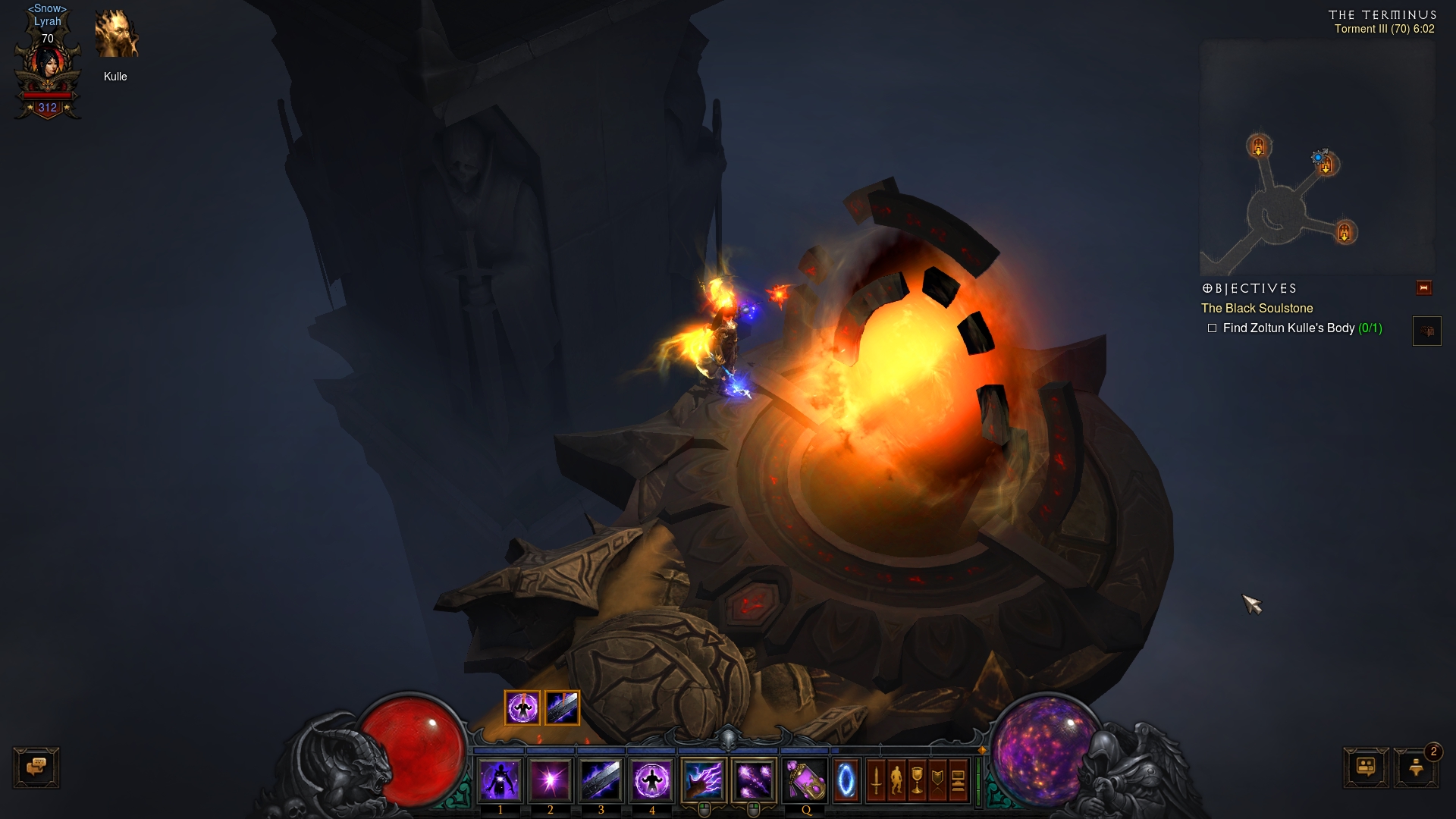The image size is (1456, 819).
Task: Open the chat window button
Action: coord(36,767)
